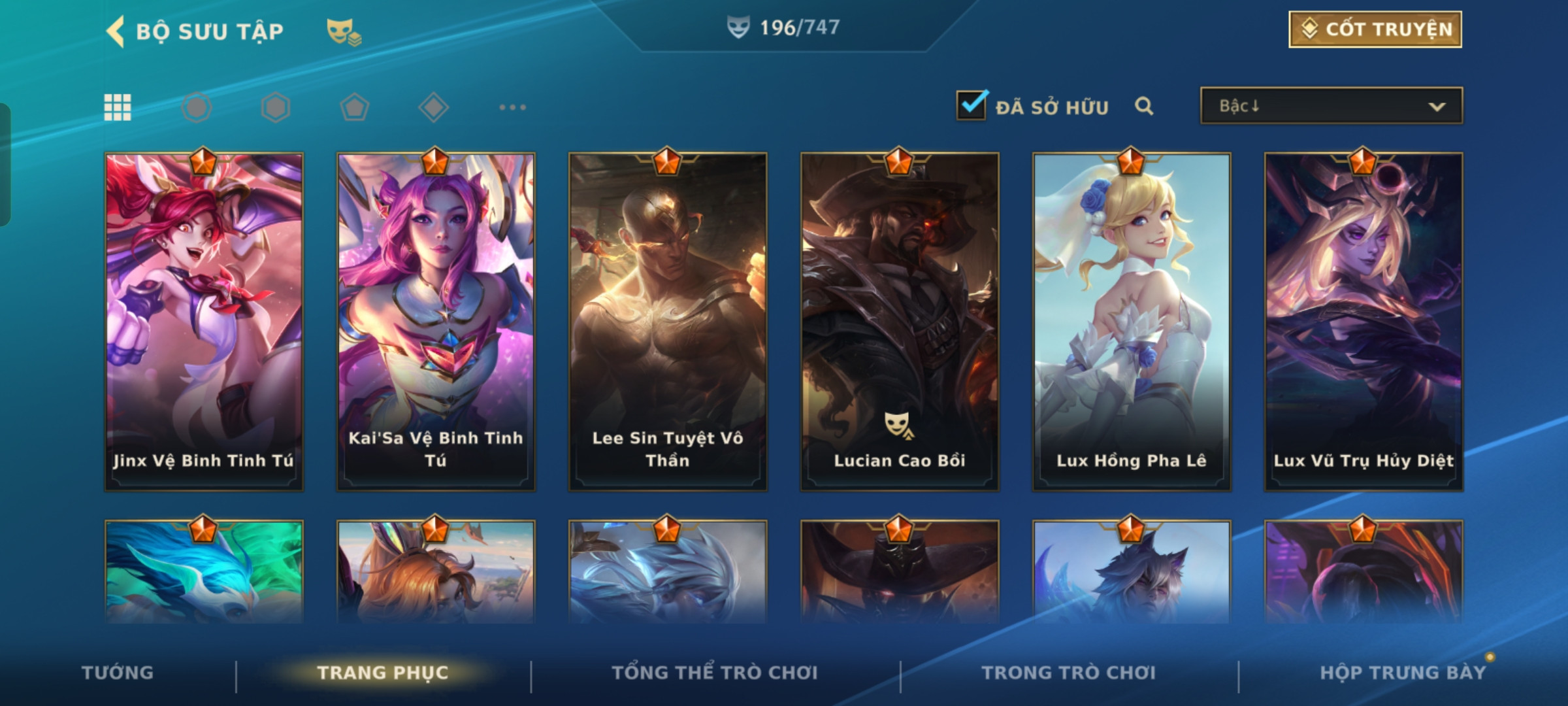Open the Jinx Vệ Binh Tinh Tú skin

coord(204,322)
